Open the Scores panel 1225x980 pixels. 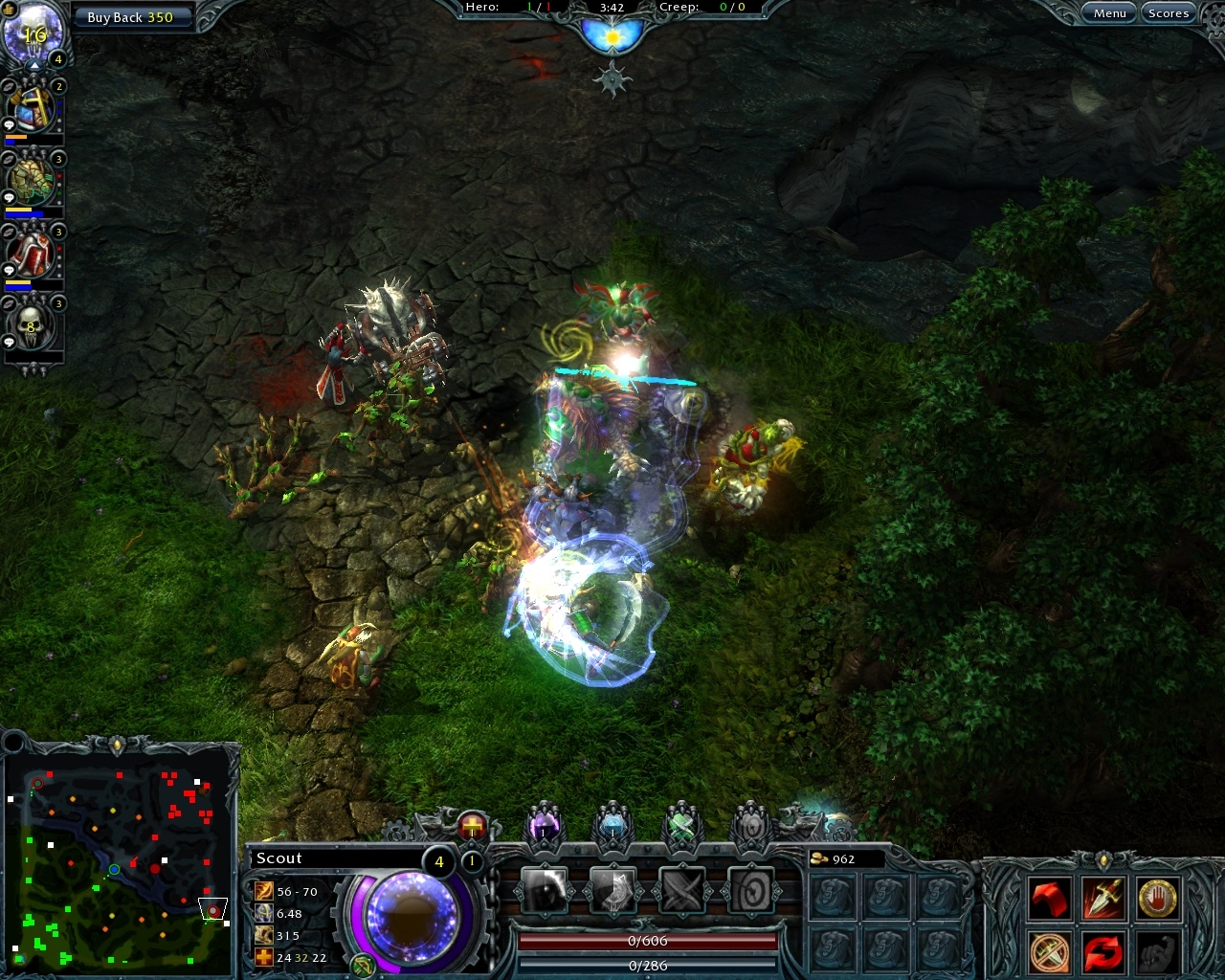1169,12
